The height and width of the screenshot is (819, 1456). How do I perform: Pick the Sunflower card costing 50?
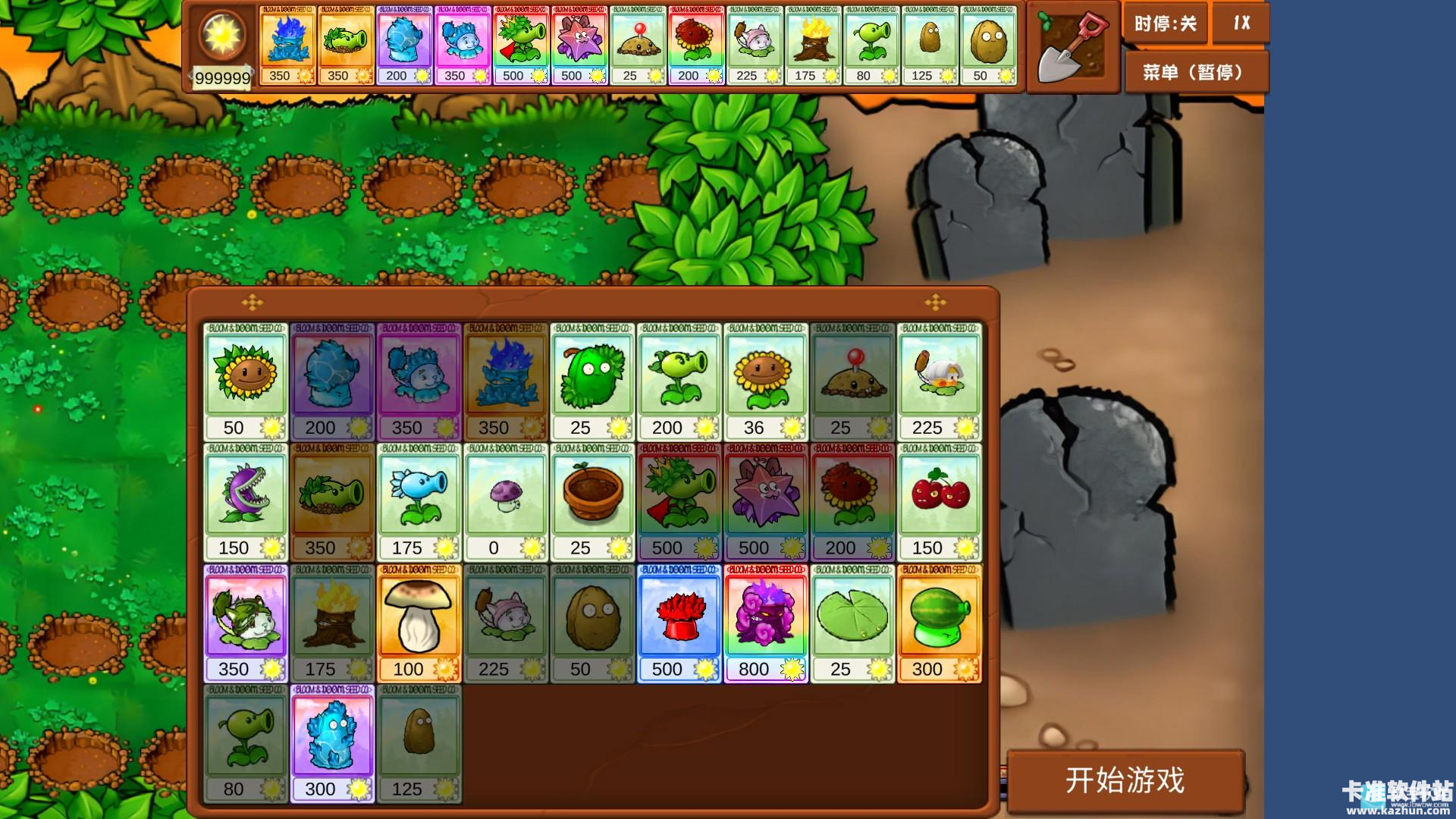(x=246, y=379)
